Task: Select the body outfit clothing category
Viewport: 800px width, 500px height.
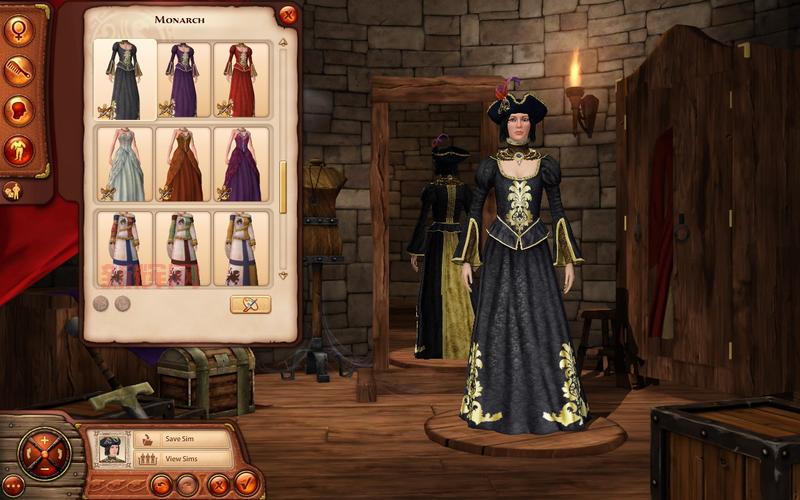Action: (x=17, y=150)
